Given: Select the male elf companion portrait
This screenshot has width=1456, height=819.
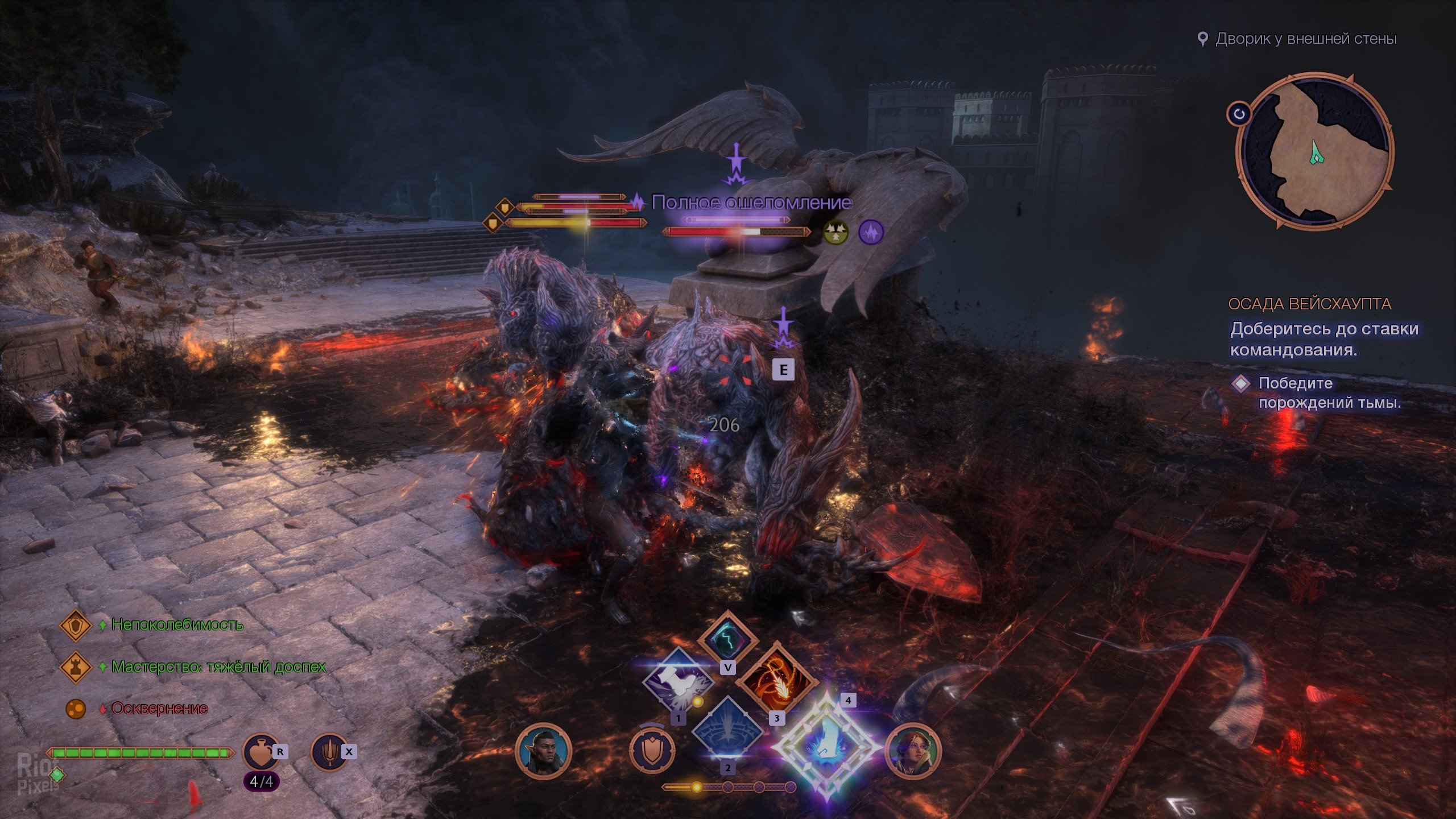Looking at the screenshot, I should pyautogui.click(x=543, y=751).
